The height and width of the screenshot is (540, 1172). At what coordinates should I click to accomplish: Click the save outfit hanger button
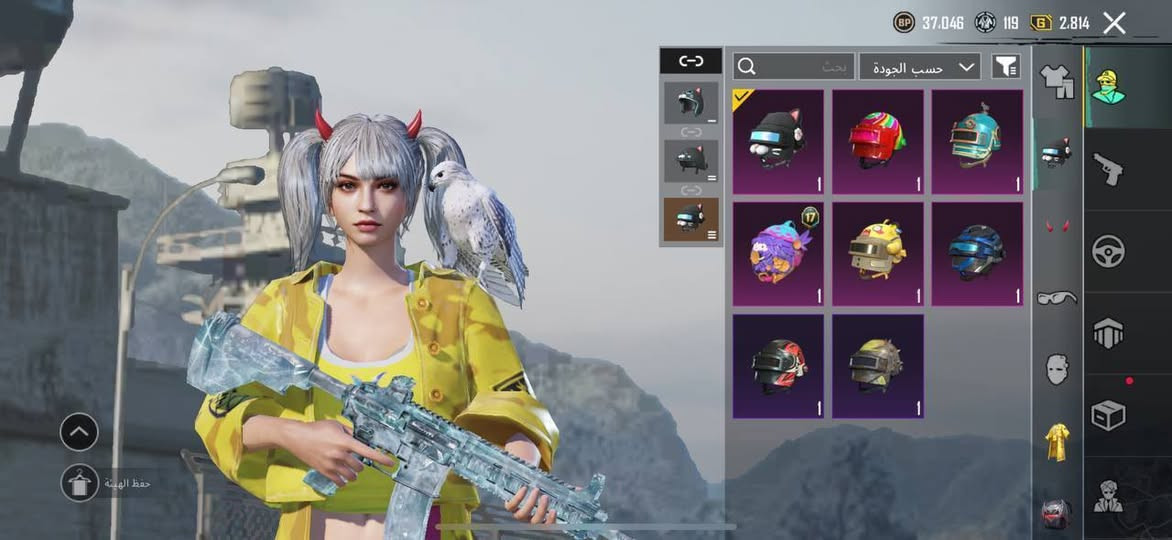point(79,483)
